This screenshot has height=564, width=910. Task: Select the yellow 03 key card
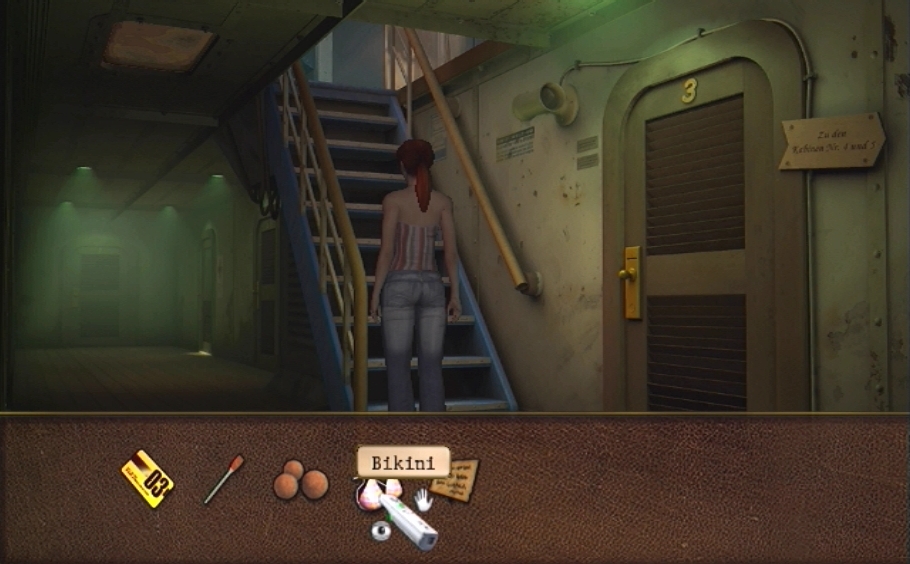pos(147,479)
